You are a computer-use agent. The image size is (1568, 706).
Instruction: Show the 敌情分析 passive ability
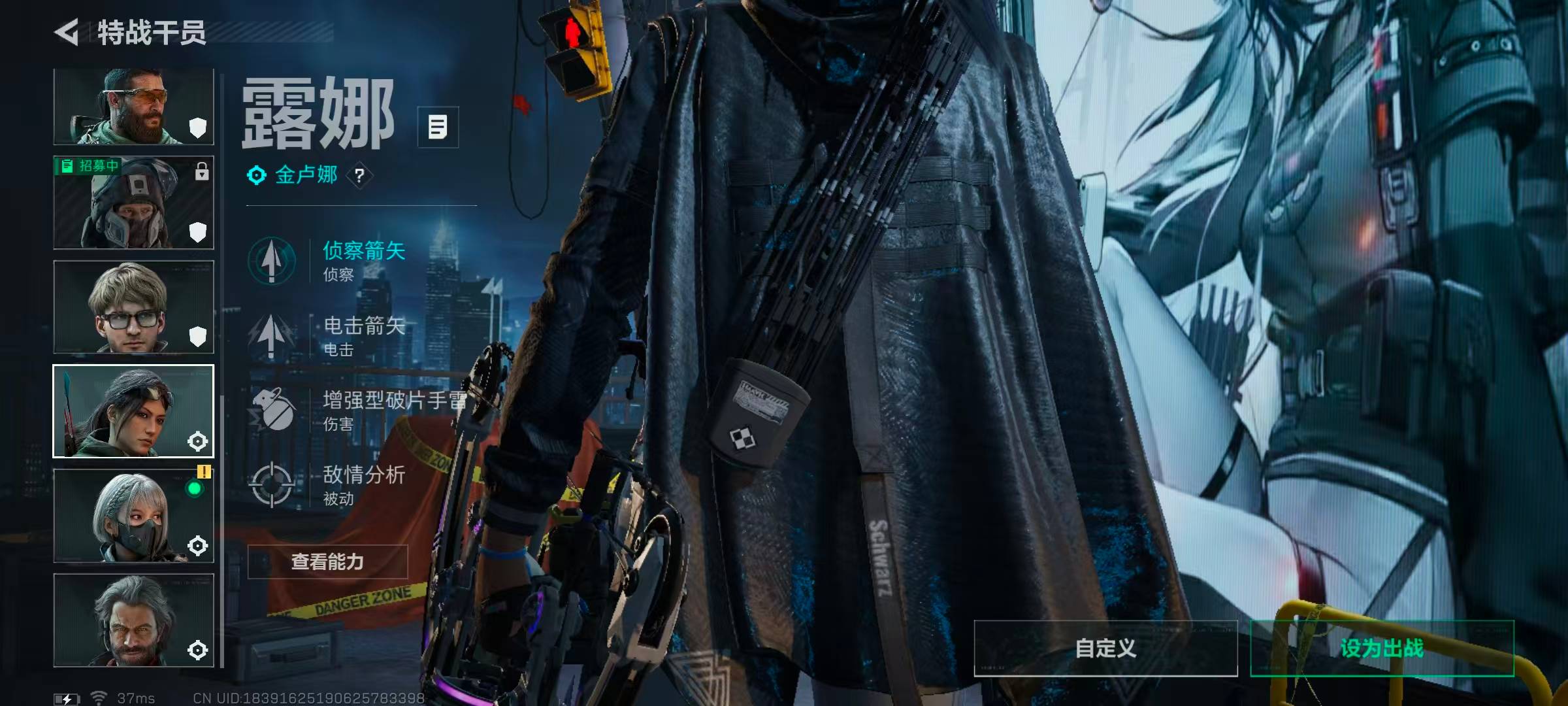tap(363, 484)
